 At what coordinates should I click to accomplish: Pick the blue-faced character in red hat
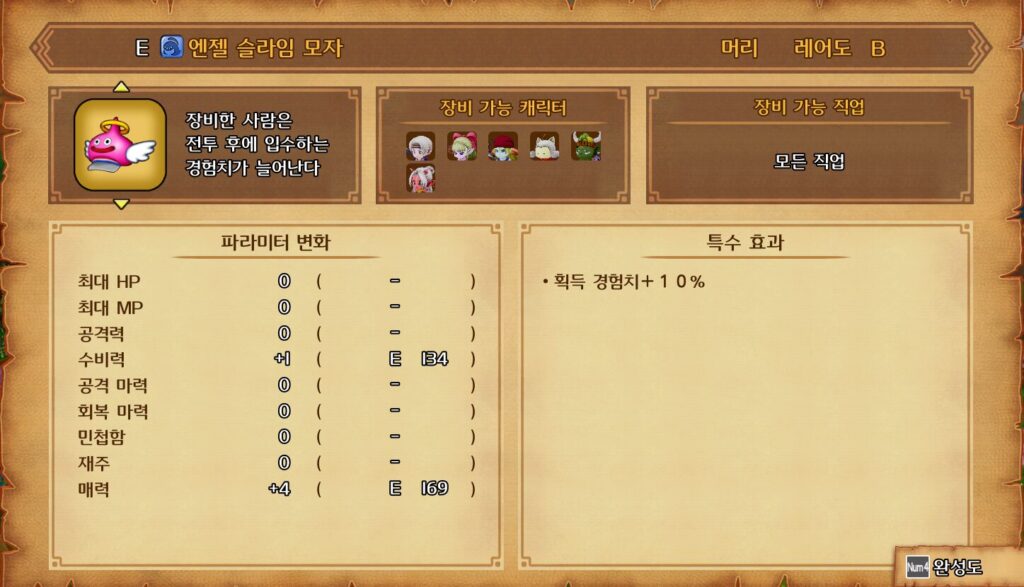[x=502, y=146]
